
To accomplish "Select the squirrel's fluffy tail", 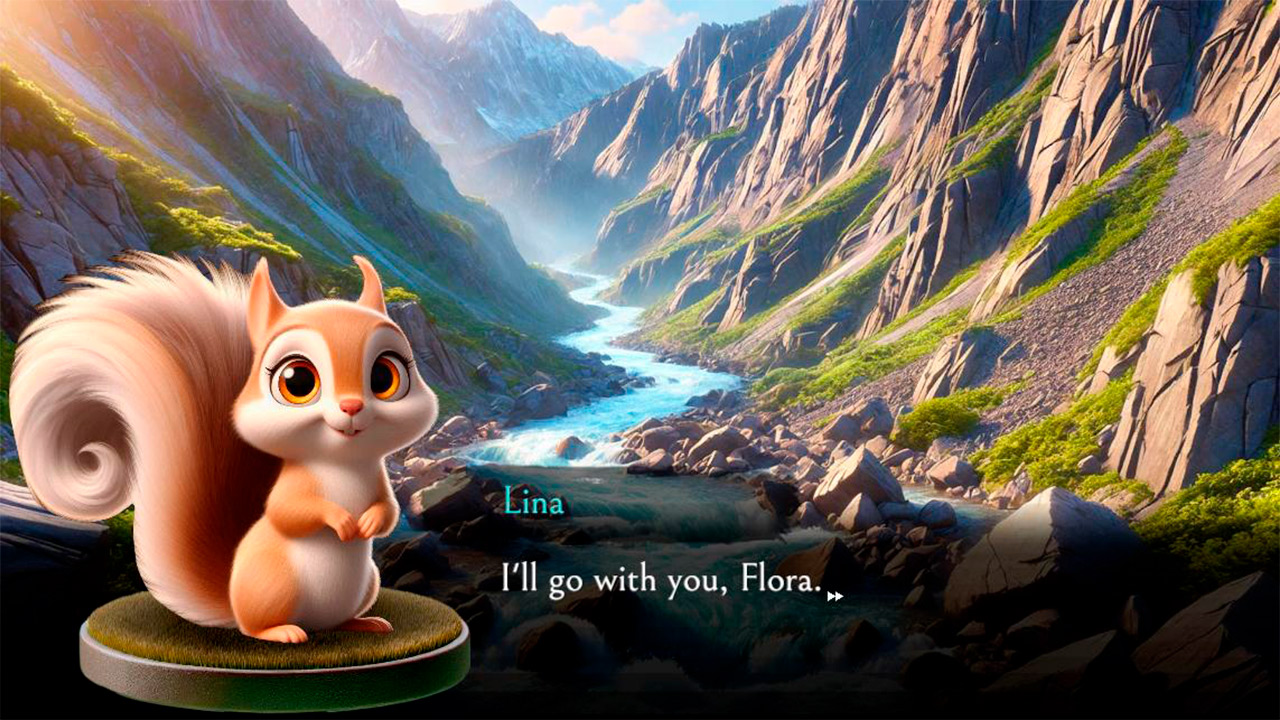I will tap(110, 420).
